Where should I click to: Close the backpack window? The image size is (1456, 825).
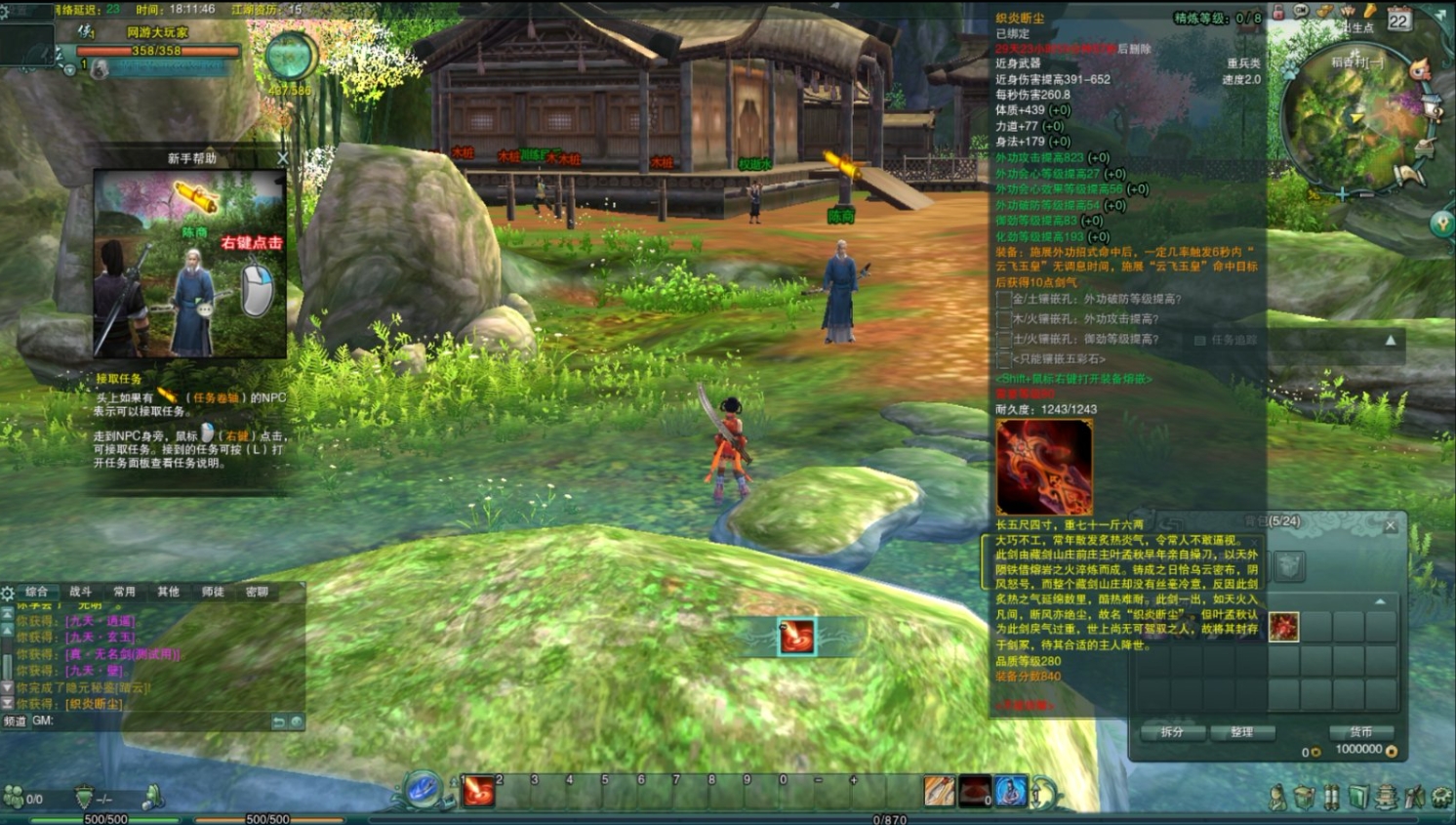[x=1391, y=526]
